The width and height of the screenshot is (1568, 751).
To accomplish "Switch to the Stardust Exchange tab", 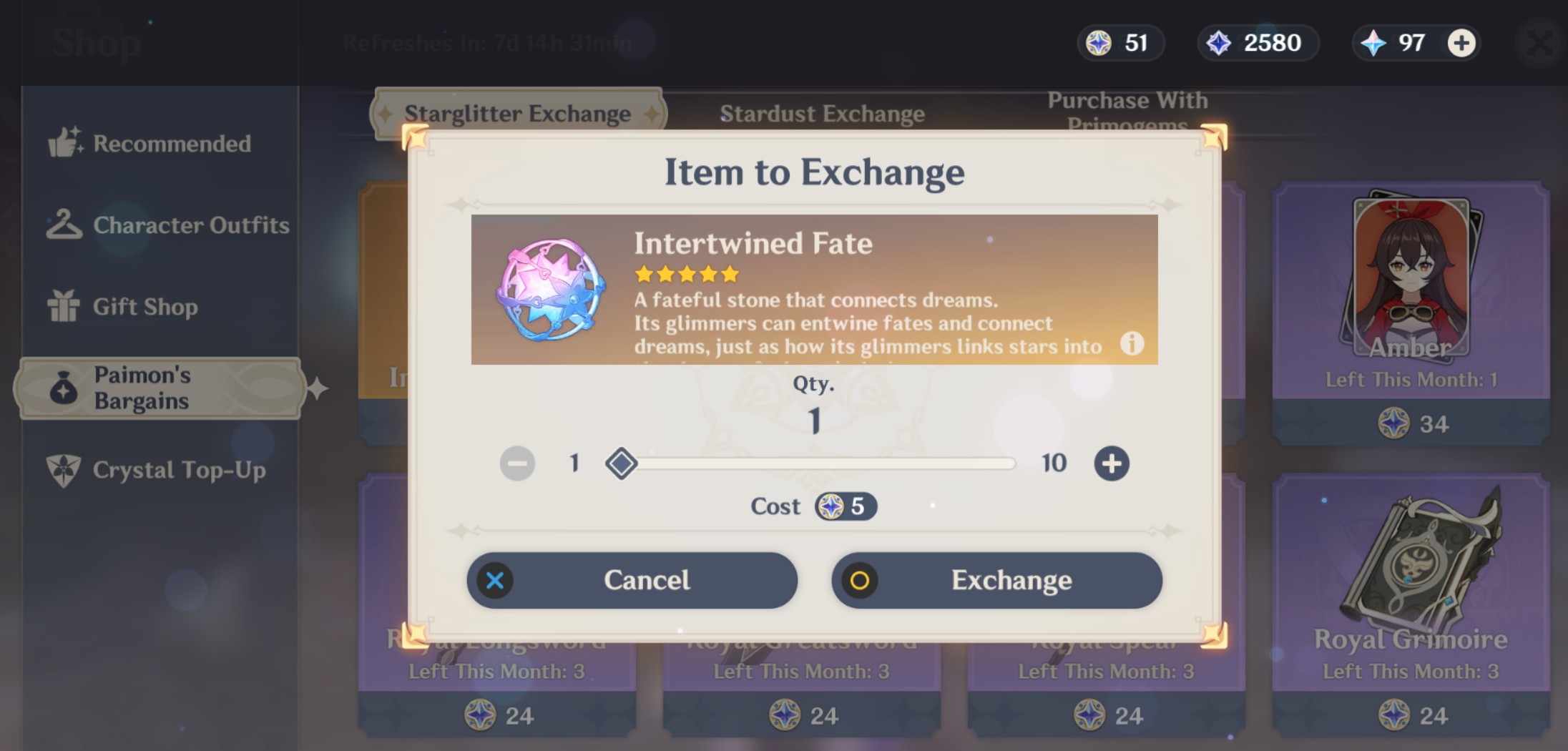I will coord(822,112).
